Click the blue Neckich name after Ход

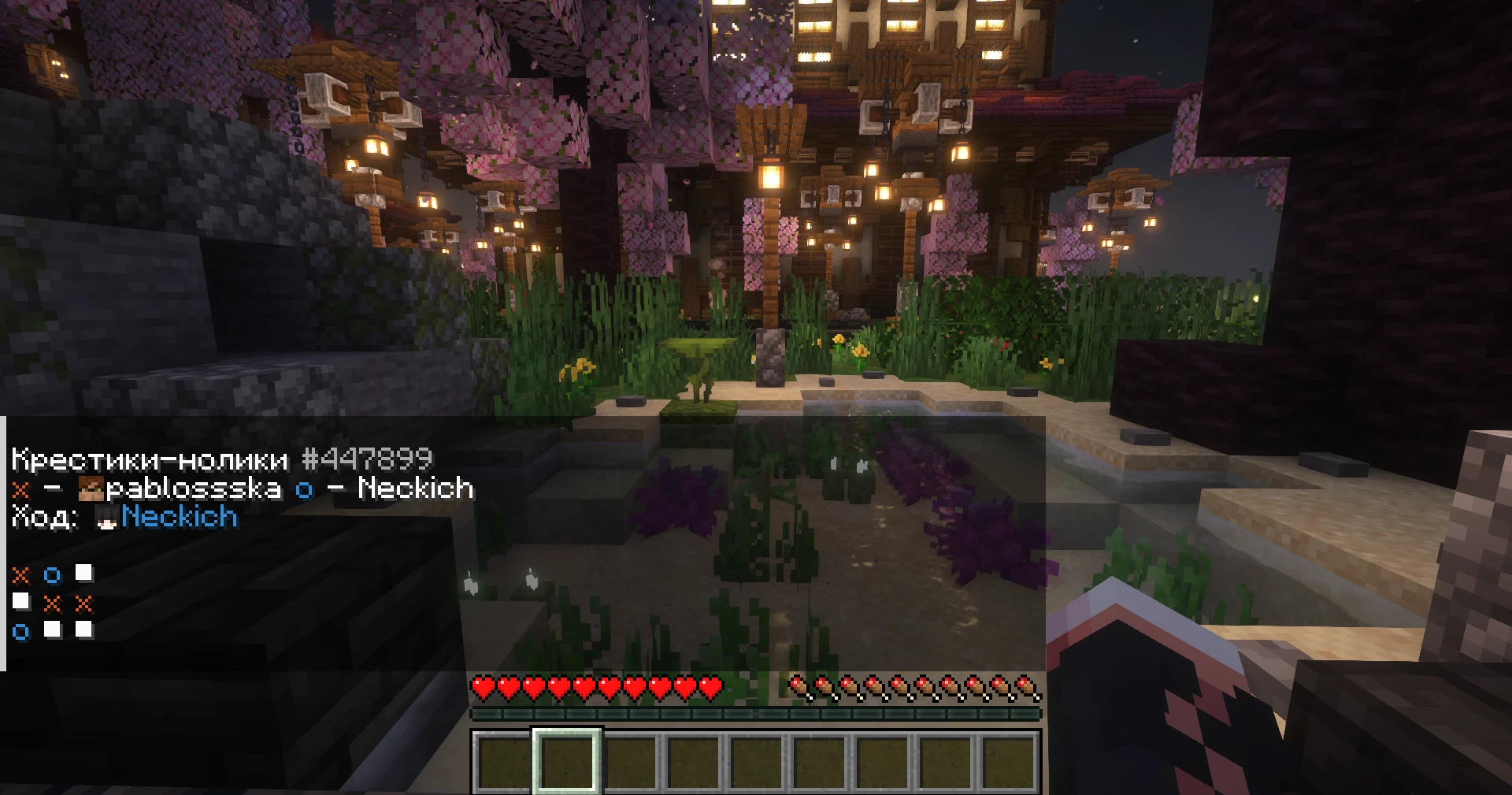tap(180, 517)
